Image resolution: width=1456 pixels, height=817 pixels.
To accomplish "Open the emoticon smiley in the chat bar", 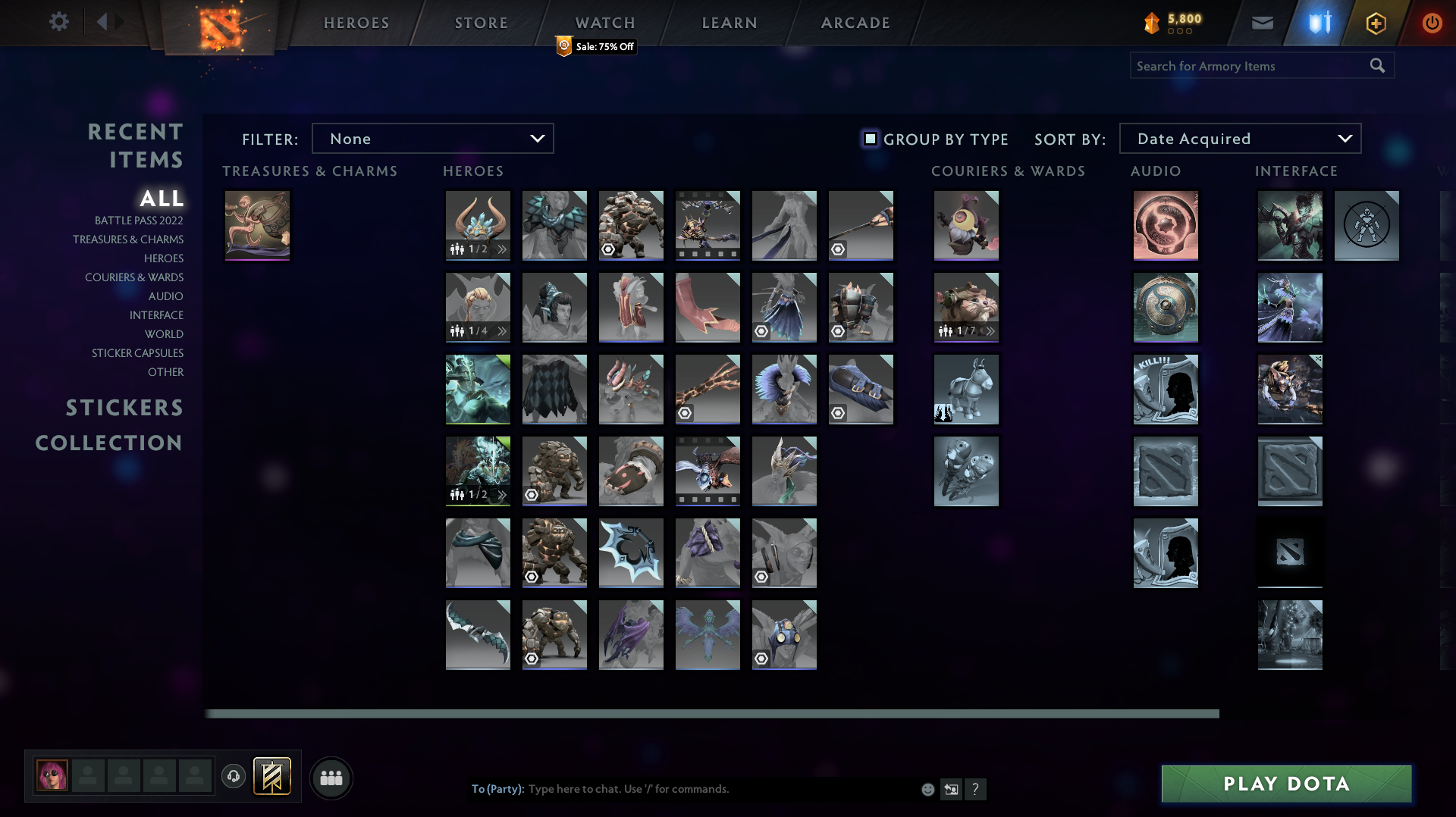I will tap(927, 789).
